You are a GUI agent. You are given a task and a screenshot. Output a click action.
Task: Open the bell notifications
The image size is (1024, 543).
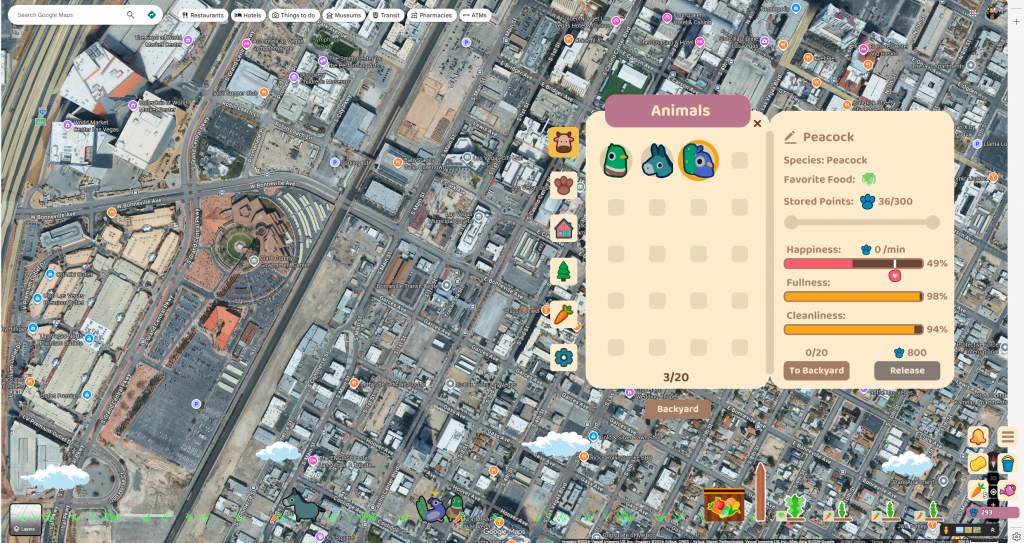coord(977,437)
